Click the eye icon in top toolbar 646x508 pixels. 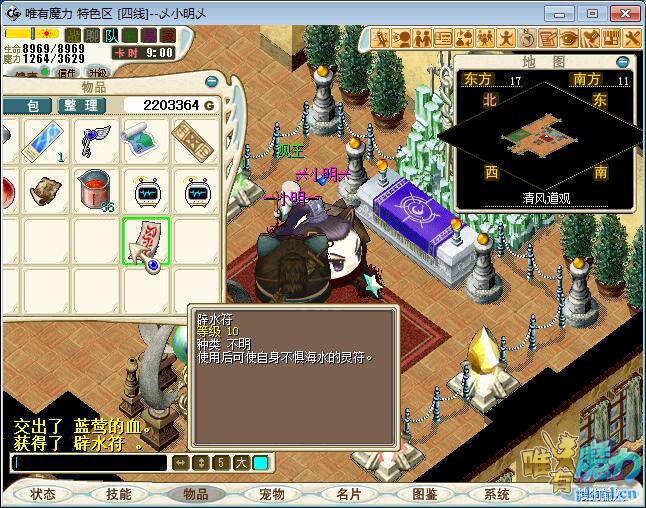(570, 38)
